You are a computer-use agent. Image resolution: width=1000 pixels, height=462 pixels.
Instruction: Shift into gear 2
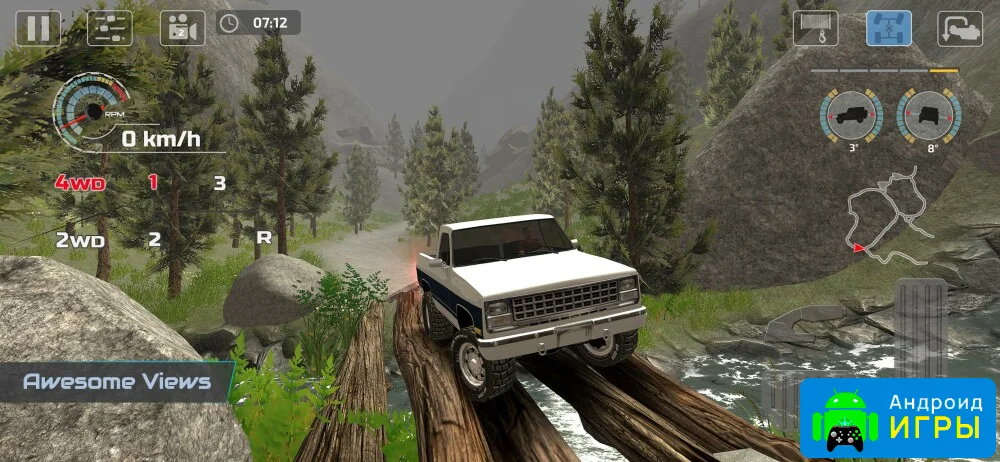pos(154,239)
